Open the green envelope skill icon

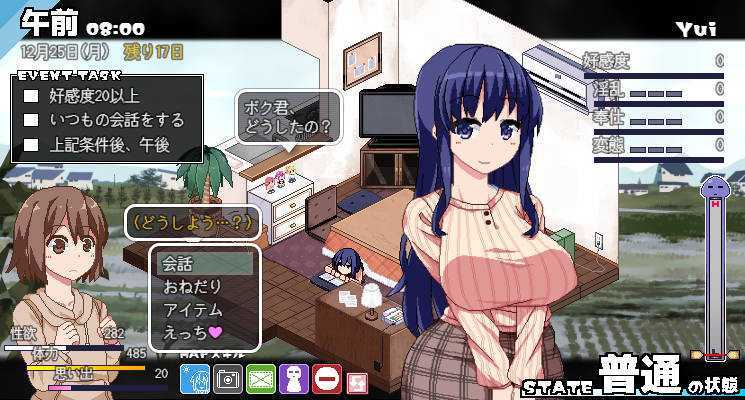pyautogui.click(x=261, y=379)
